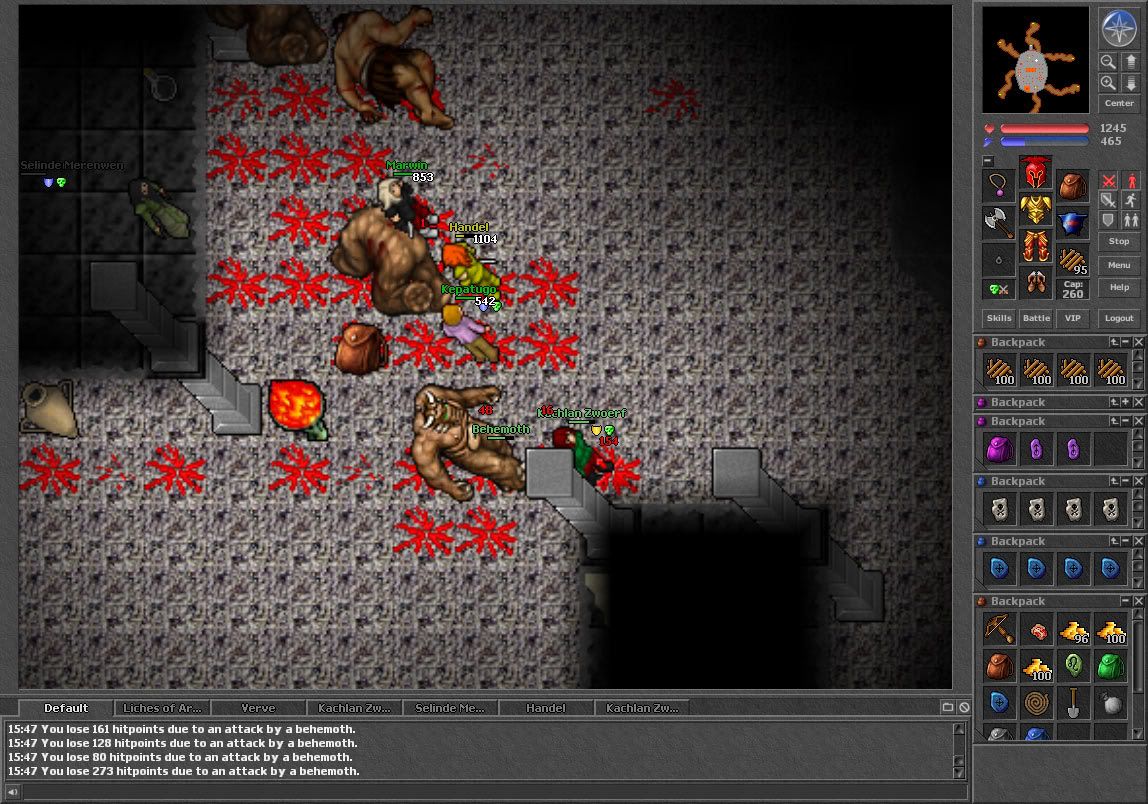Open the Battle list
Viewport: 1148px width, 804px height.
coord(1036,318)
